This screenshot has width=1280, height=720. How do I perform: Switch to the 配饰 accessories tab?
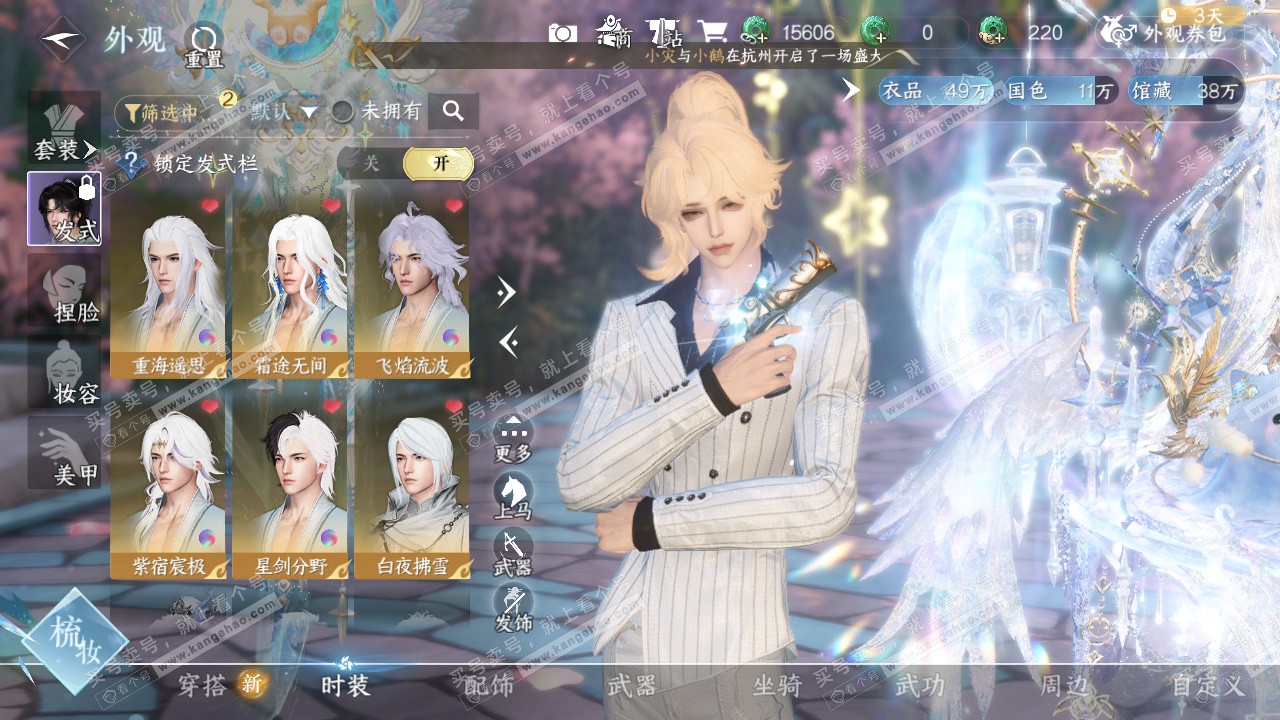coord(489,685)
